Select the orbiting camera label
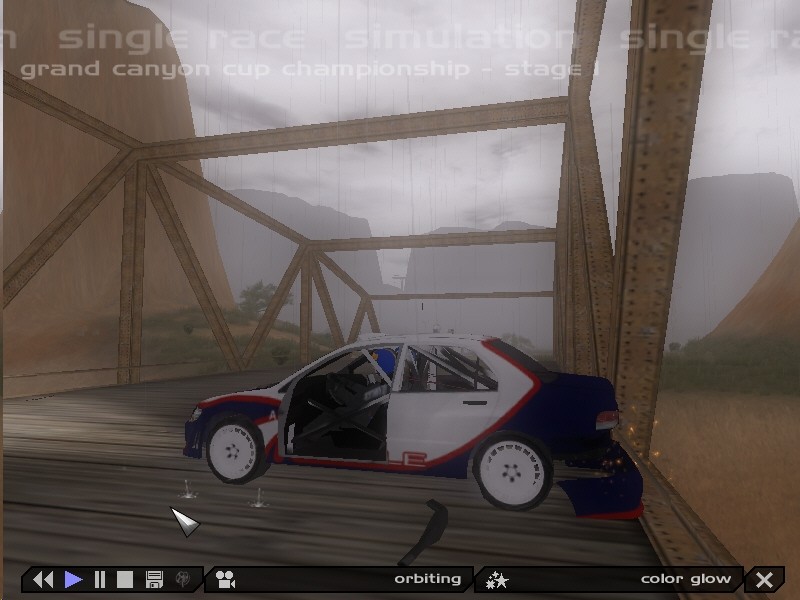 pyautogui.click(x=427, y=579)
